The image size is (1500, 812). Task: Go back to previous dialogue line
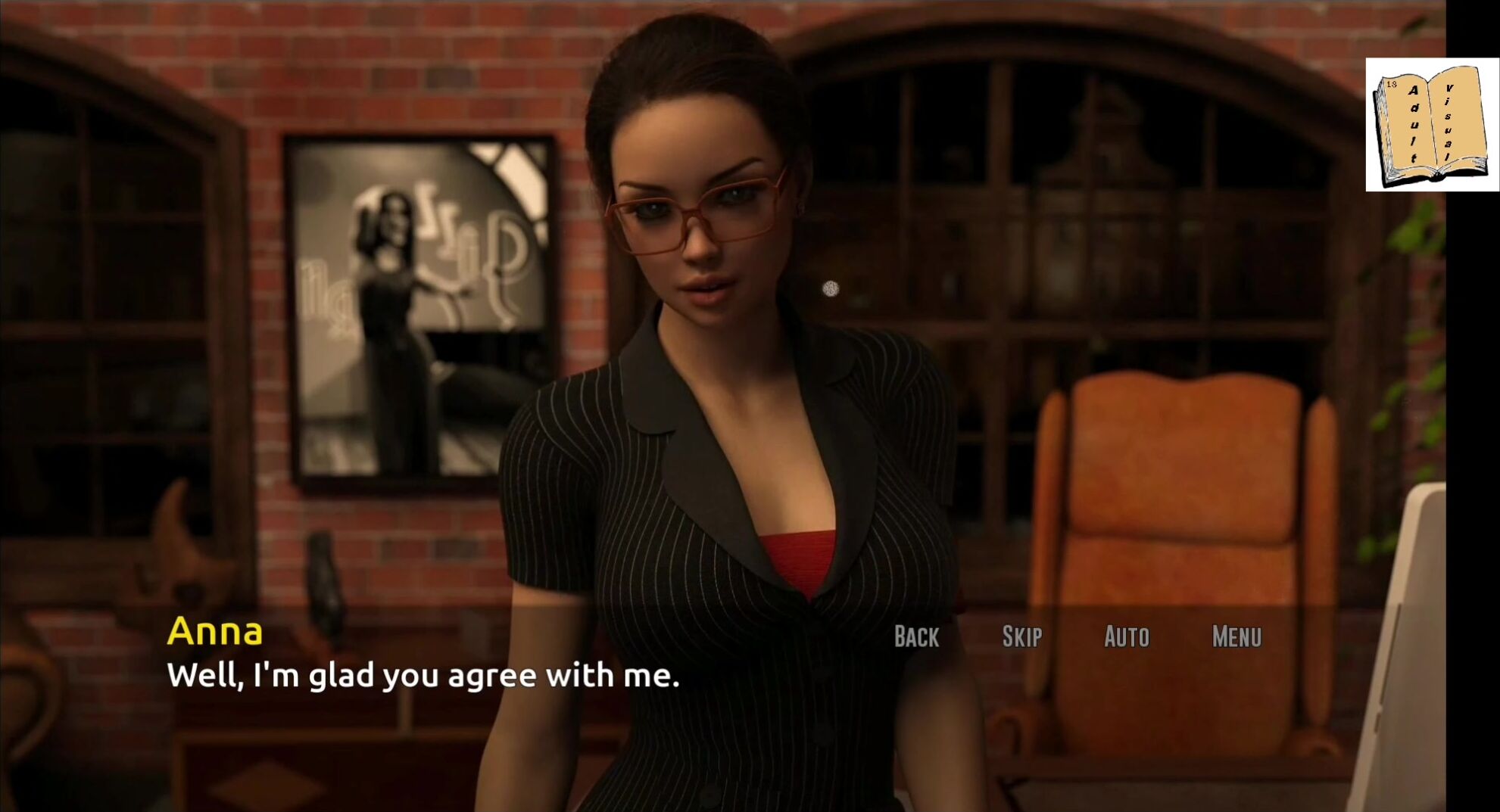pos(916,637)
